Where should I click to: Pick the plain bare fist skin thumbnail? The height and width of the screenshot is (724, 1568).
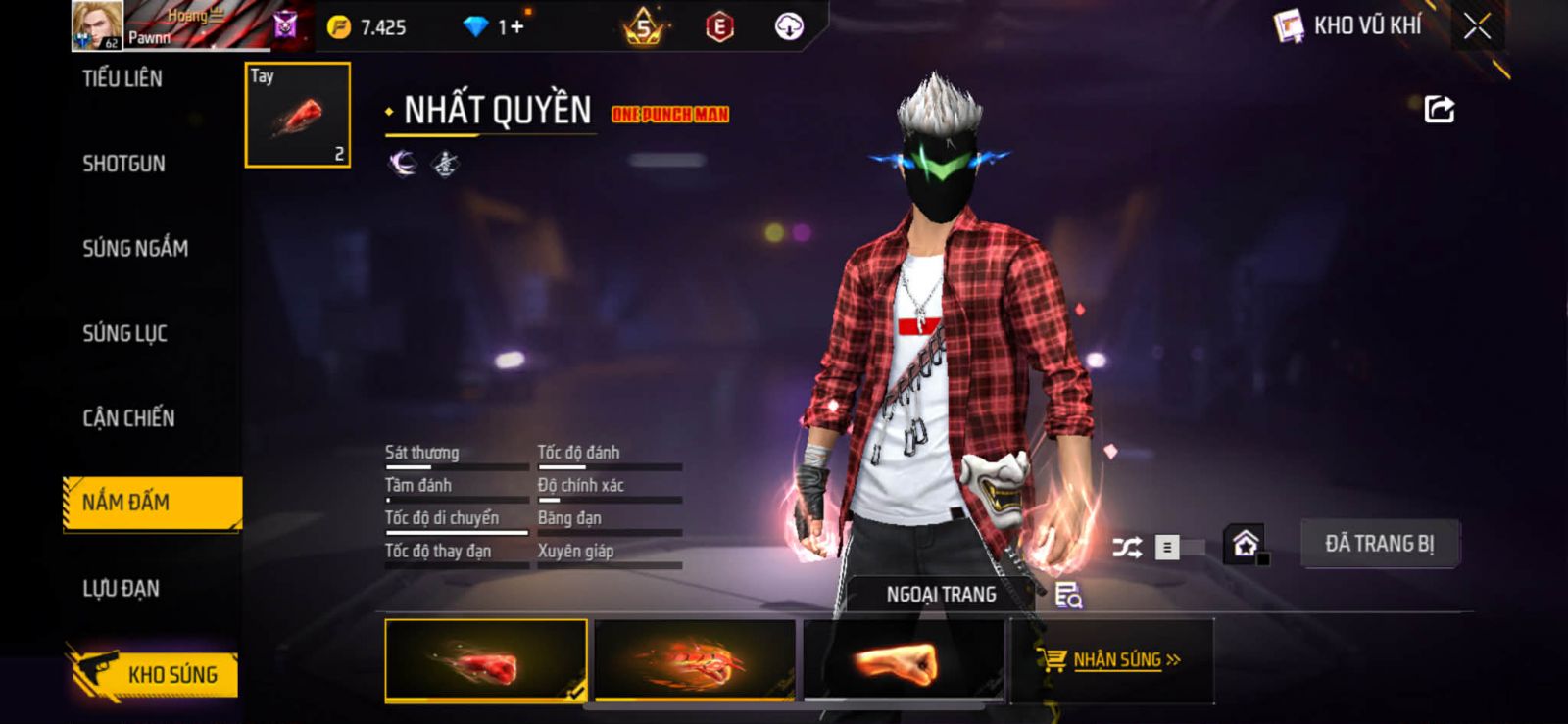pyautogui.click(x=903, y=661)
